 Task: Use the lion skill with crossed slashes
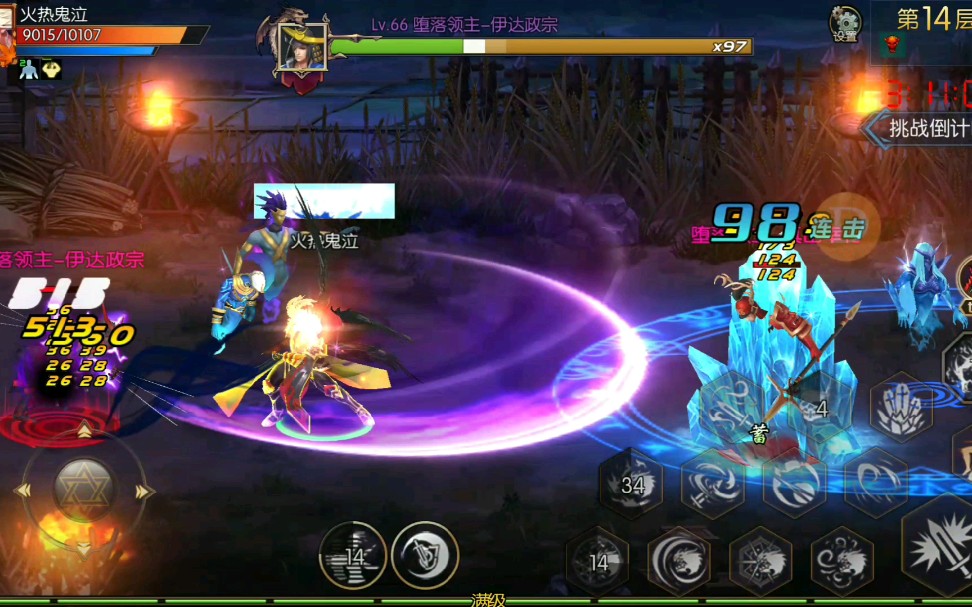click(x=760, y=562)
